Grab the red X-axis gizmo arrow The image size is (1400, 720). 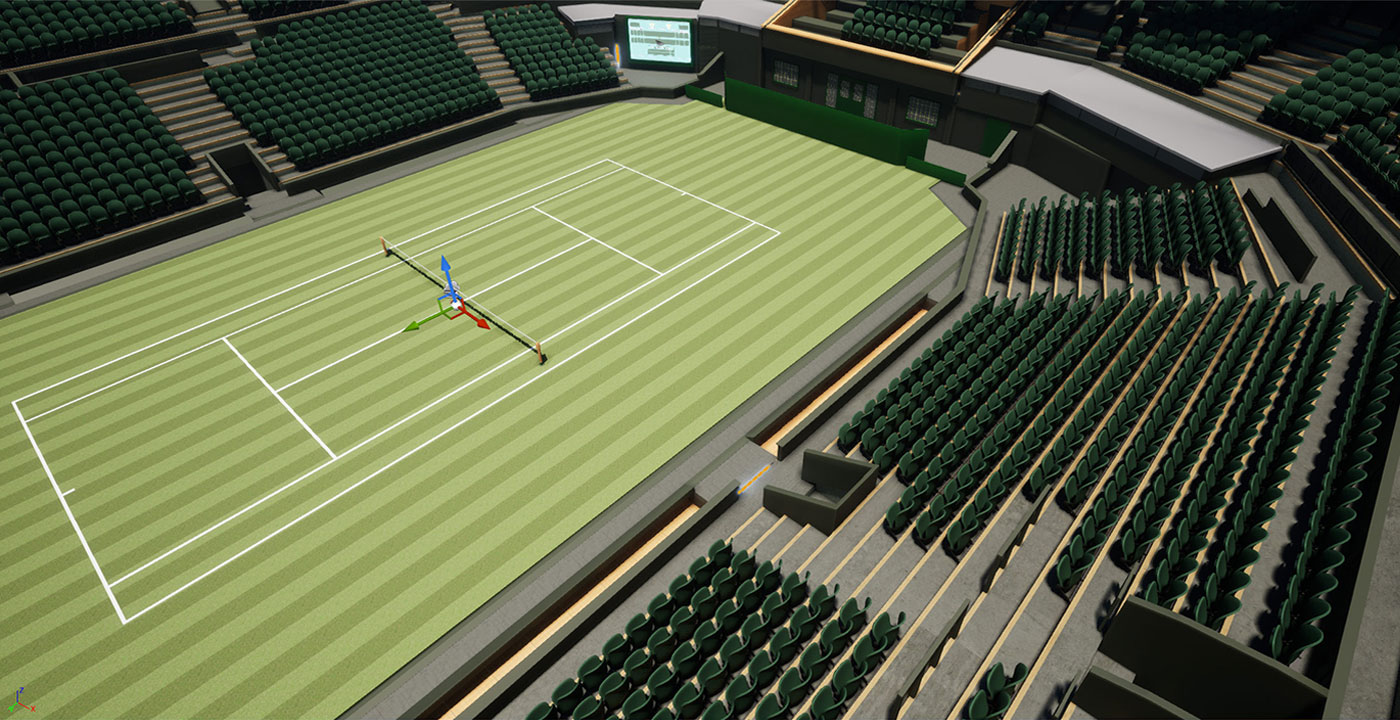481,323
